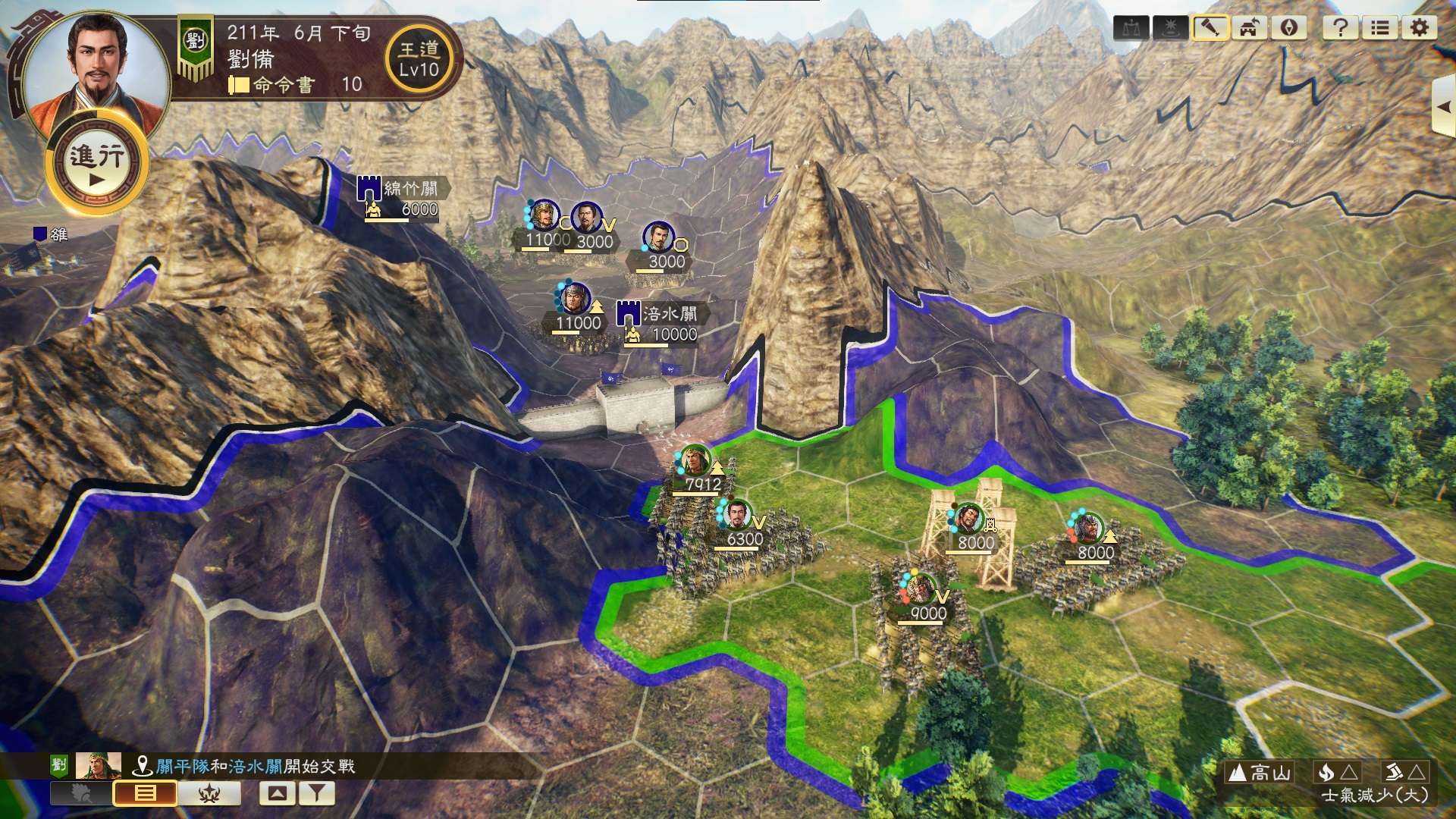1456x819 pixels.
Task: Select the 綿竹關 gate label
Action: (x=409, y=188)
